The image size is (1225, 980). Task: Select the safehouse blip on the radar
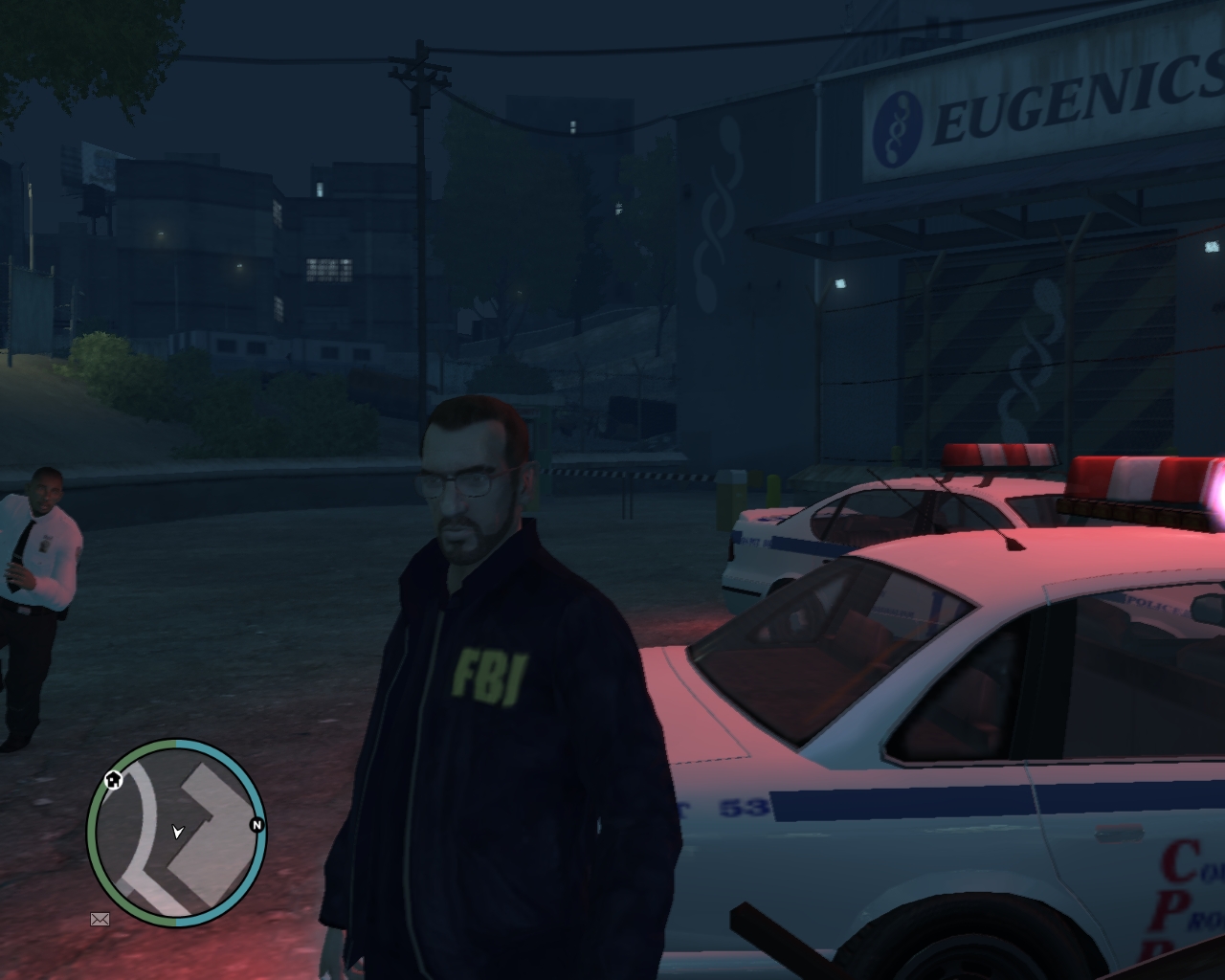114,779
